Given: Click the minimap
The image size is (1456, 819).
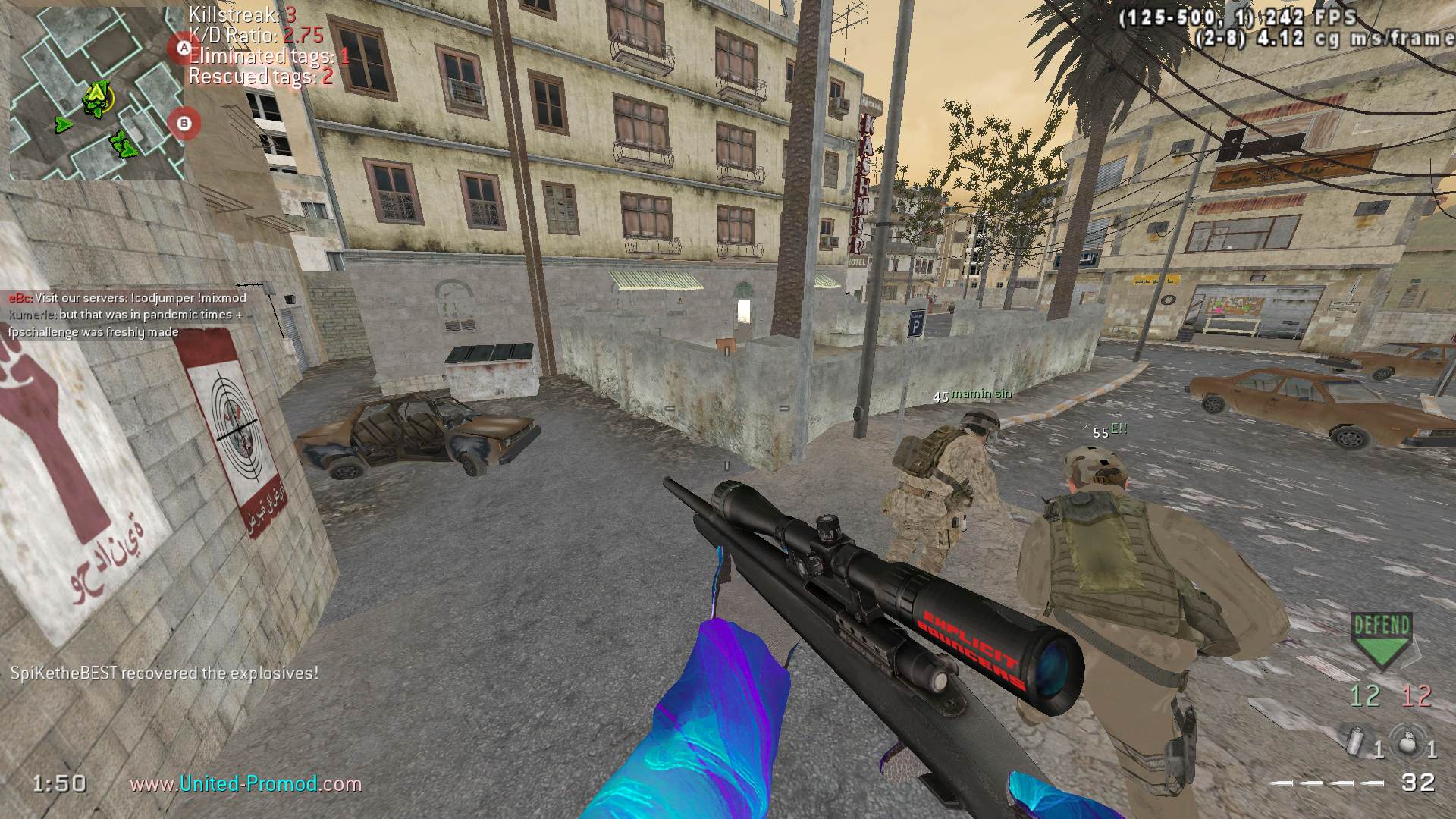Looking at the screenshot, I should (96, 91).
